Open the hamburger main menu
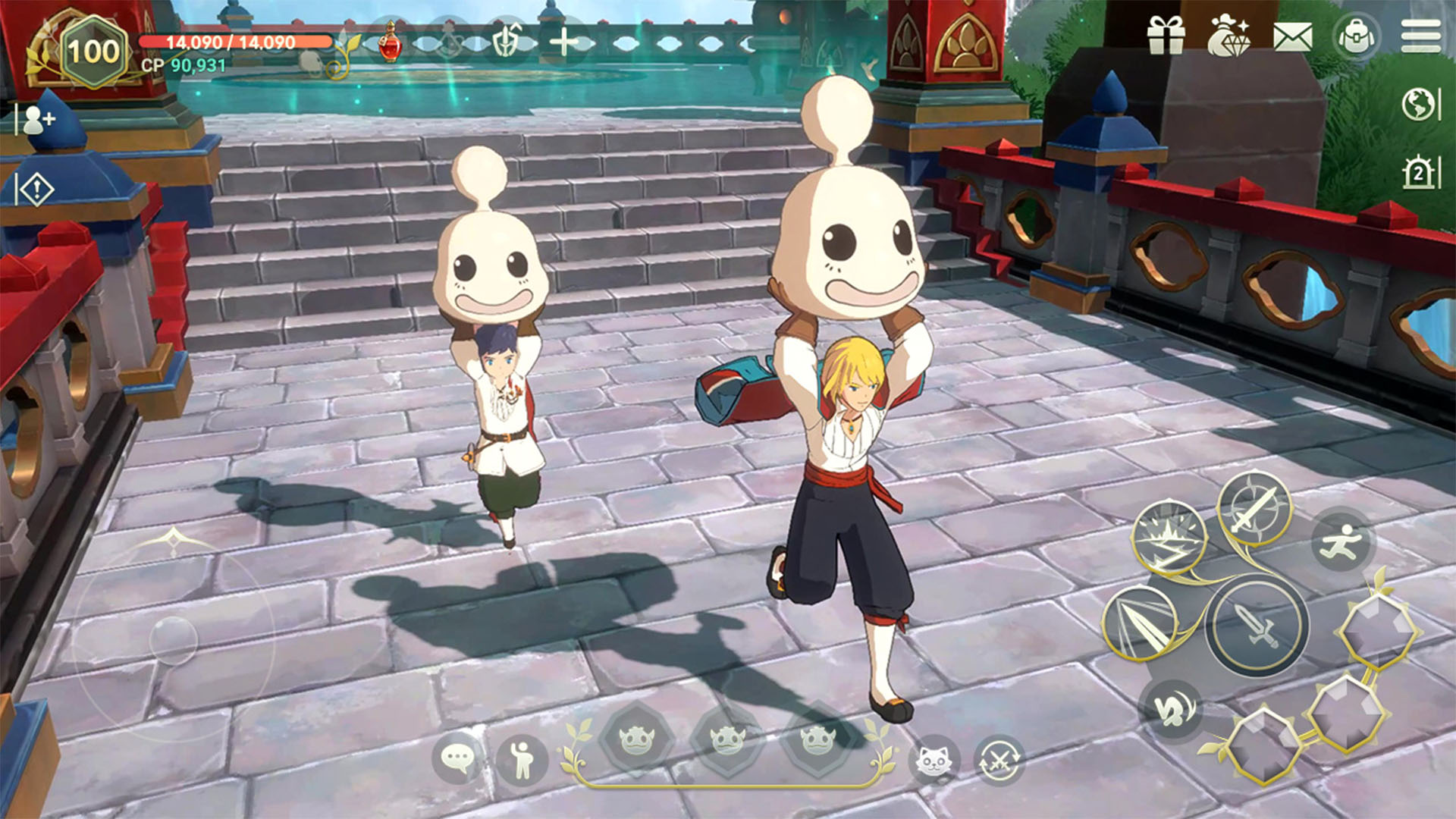The height and width of the screenshot is (819, 1456). (x=1420, y=36)
